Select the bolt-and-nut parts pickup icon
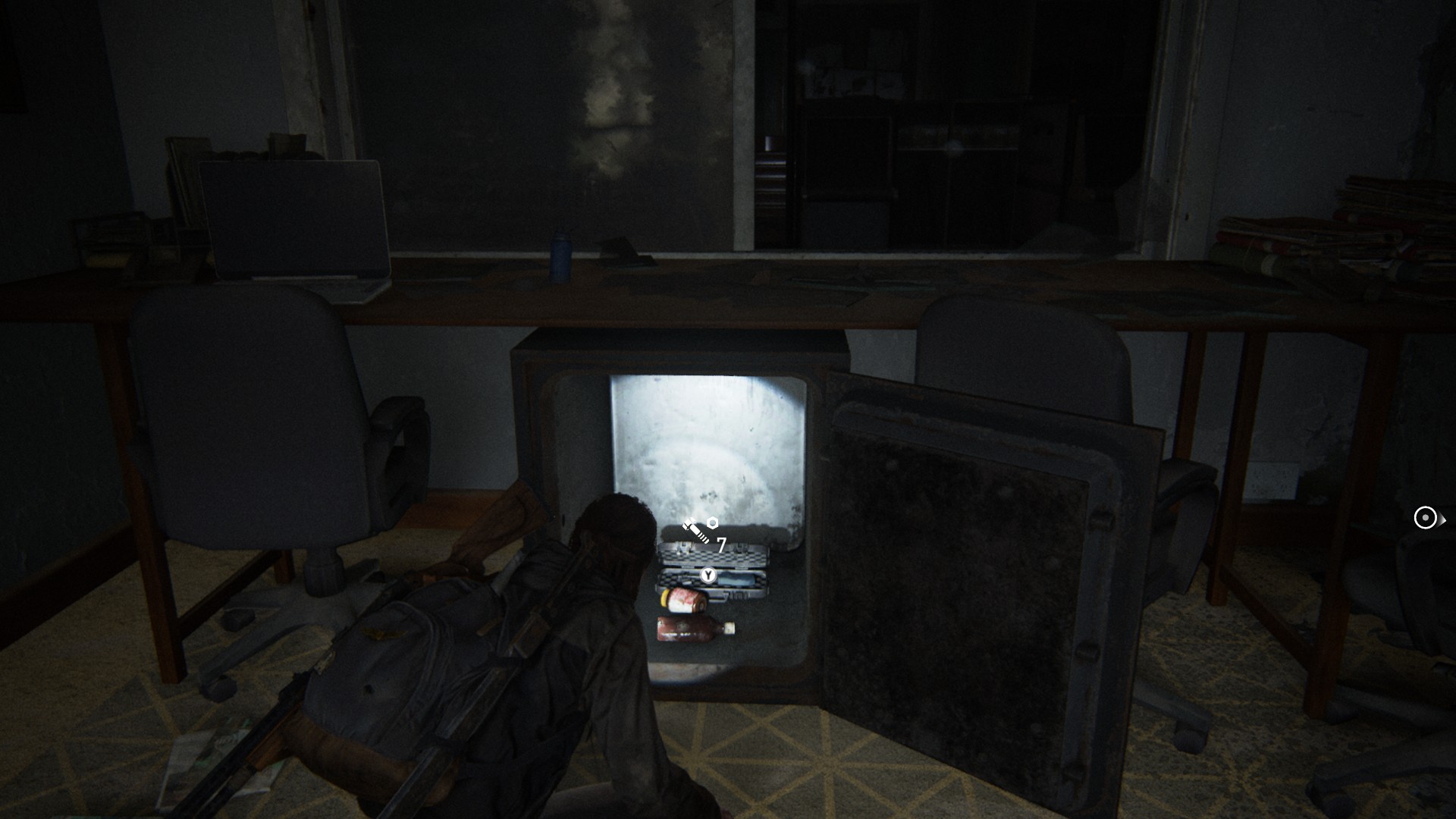 coord(700,529)
